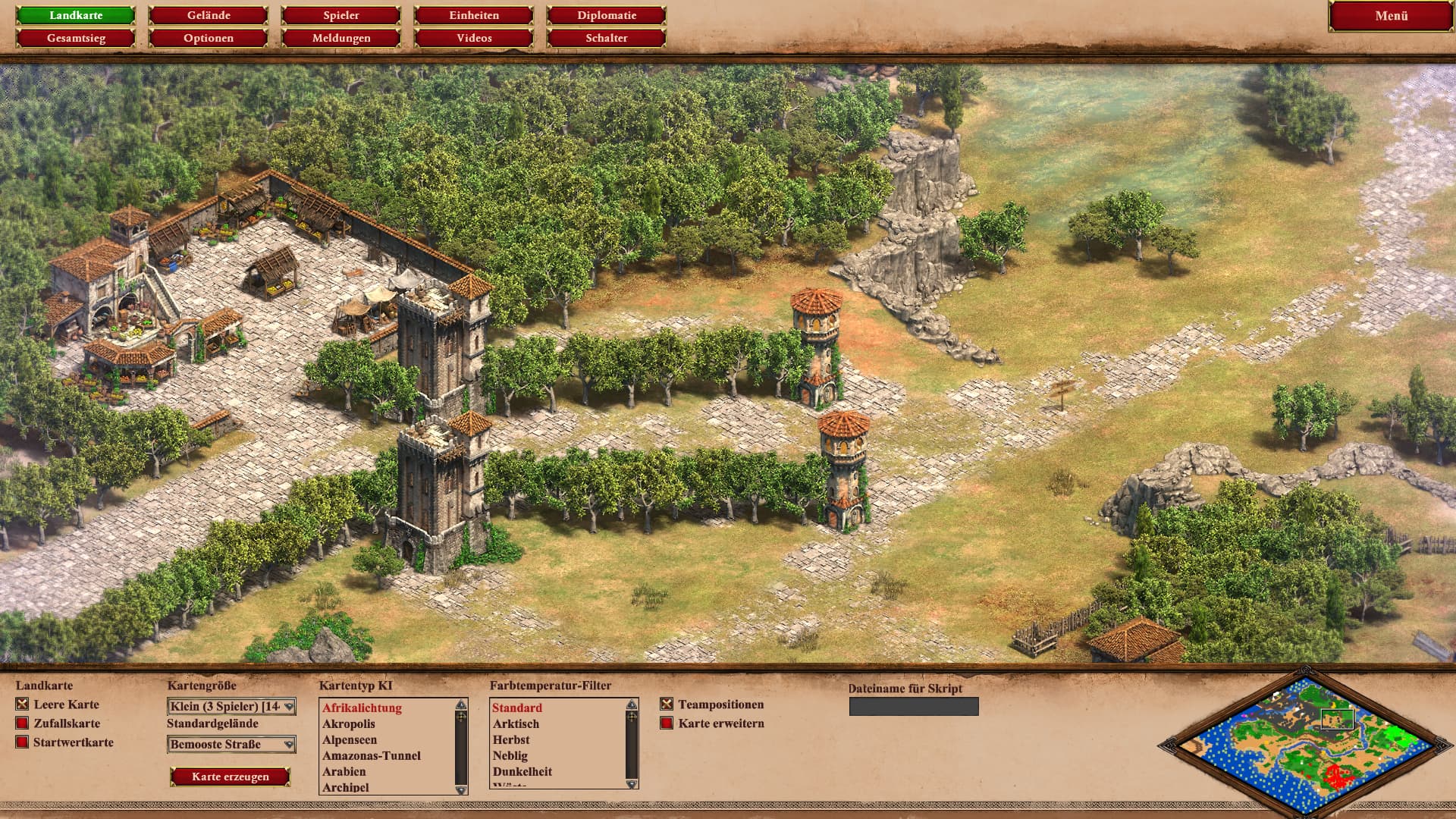The width and height of the screenshot is (1456, 819).
Task: Choose the Startwertkarte option
Action: (x=22, y=742)
